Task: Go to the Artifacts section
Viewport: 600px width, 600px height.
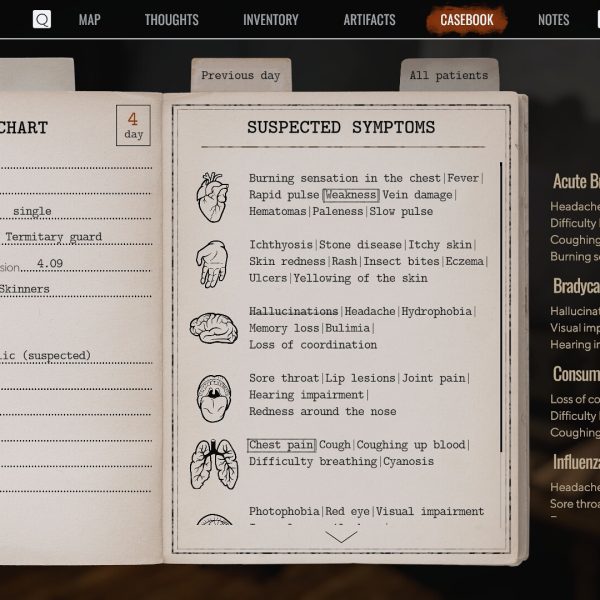Action: point(369,20)
